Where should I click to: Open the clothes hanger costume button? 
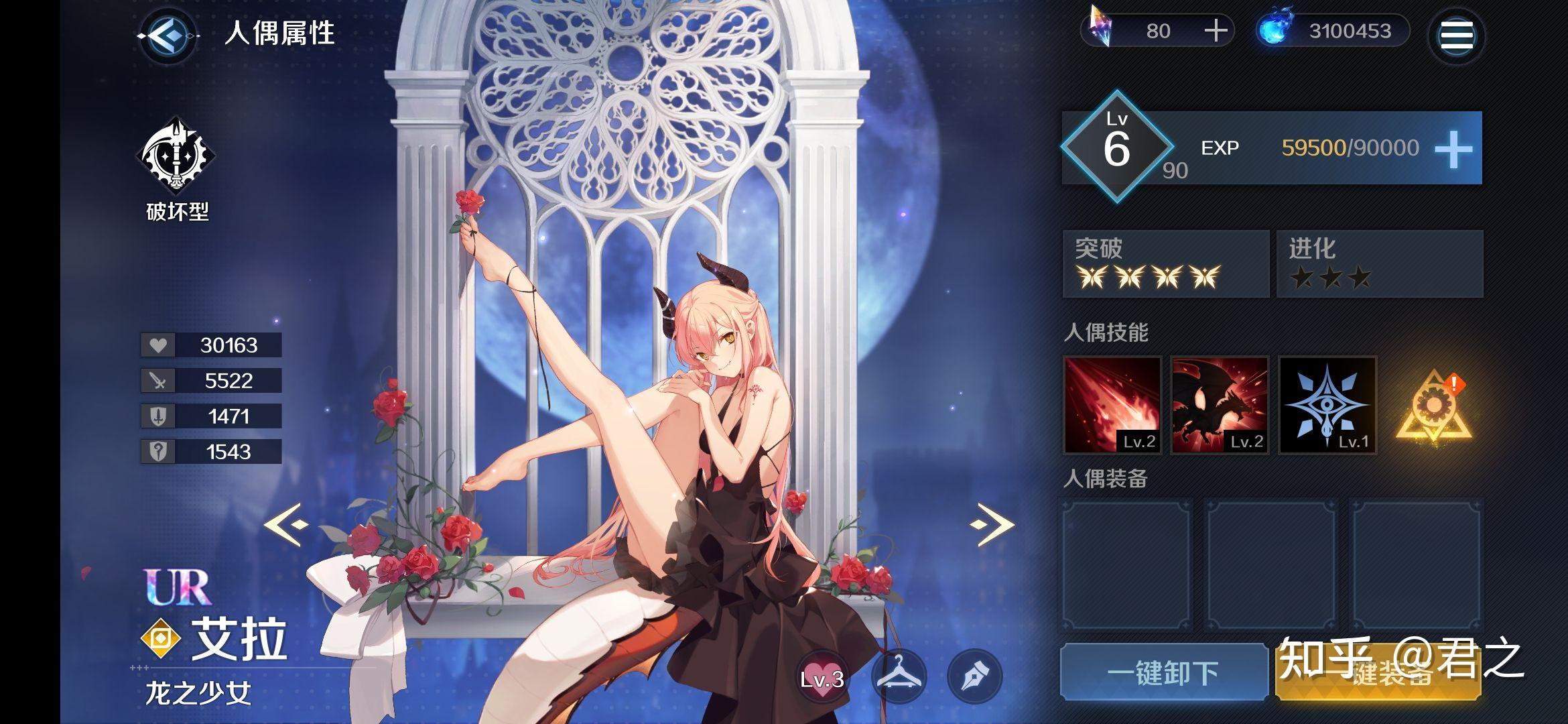(899, 676)
